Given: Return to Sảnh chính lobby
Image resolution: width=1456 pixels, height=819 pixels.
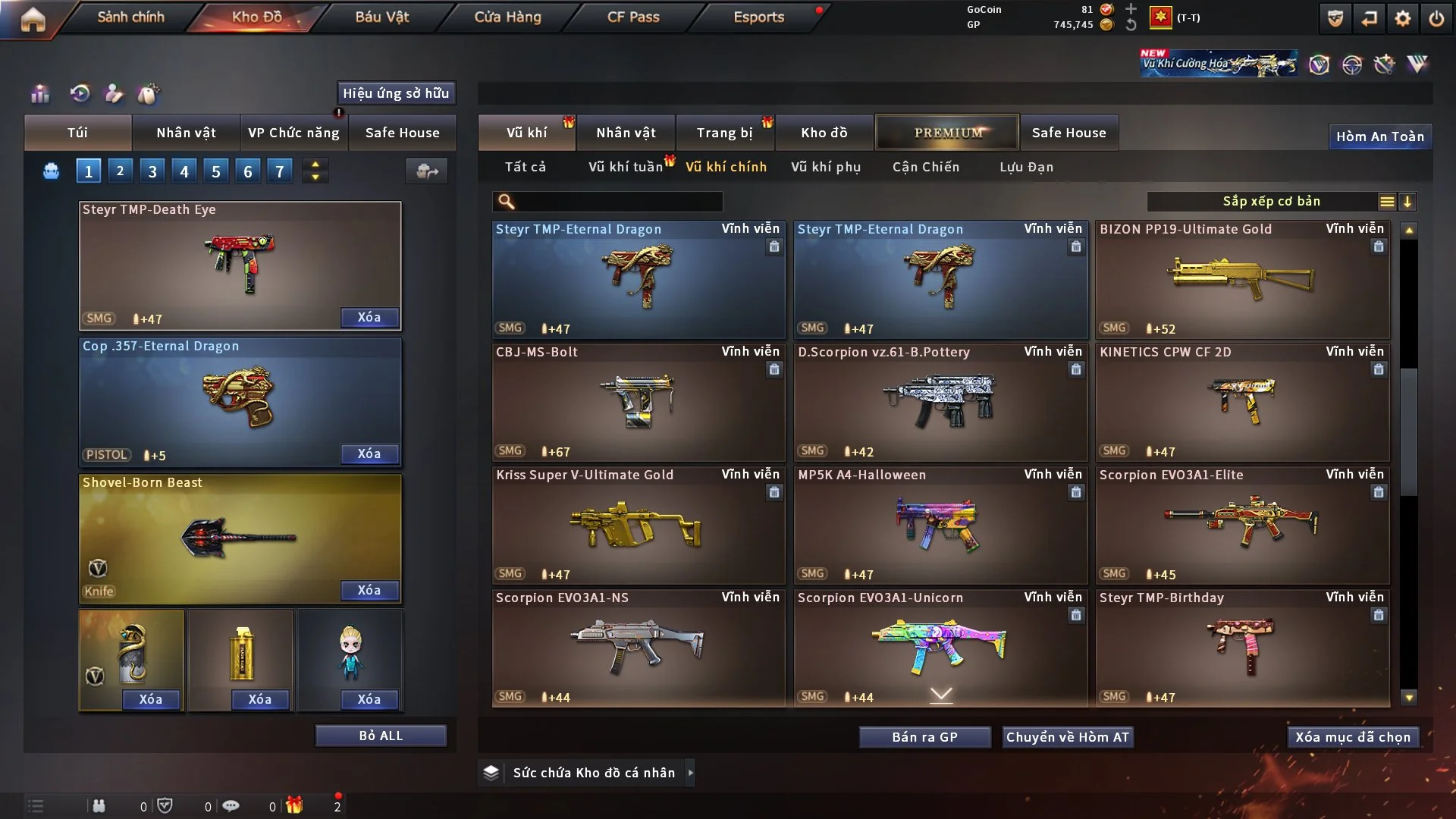Looking at the screenshot, I should pos(130,17).
